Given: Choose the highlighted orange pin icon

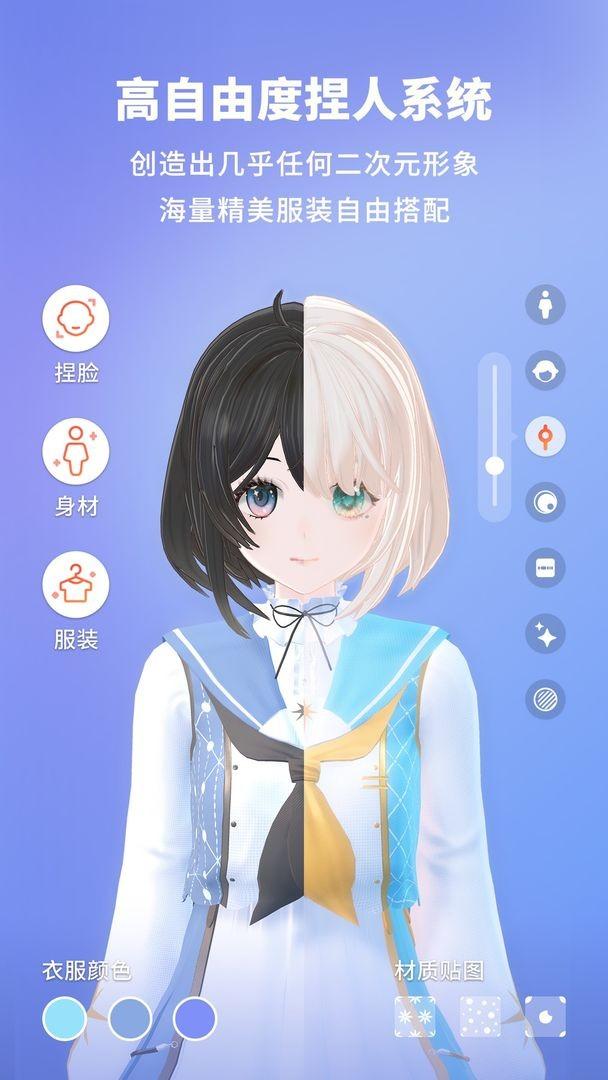Looking at the screenshot, I should [x=545, y=436].
